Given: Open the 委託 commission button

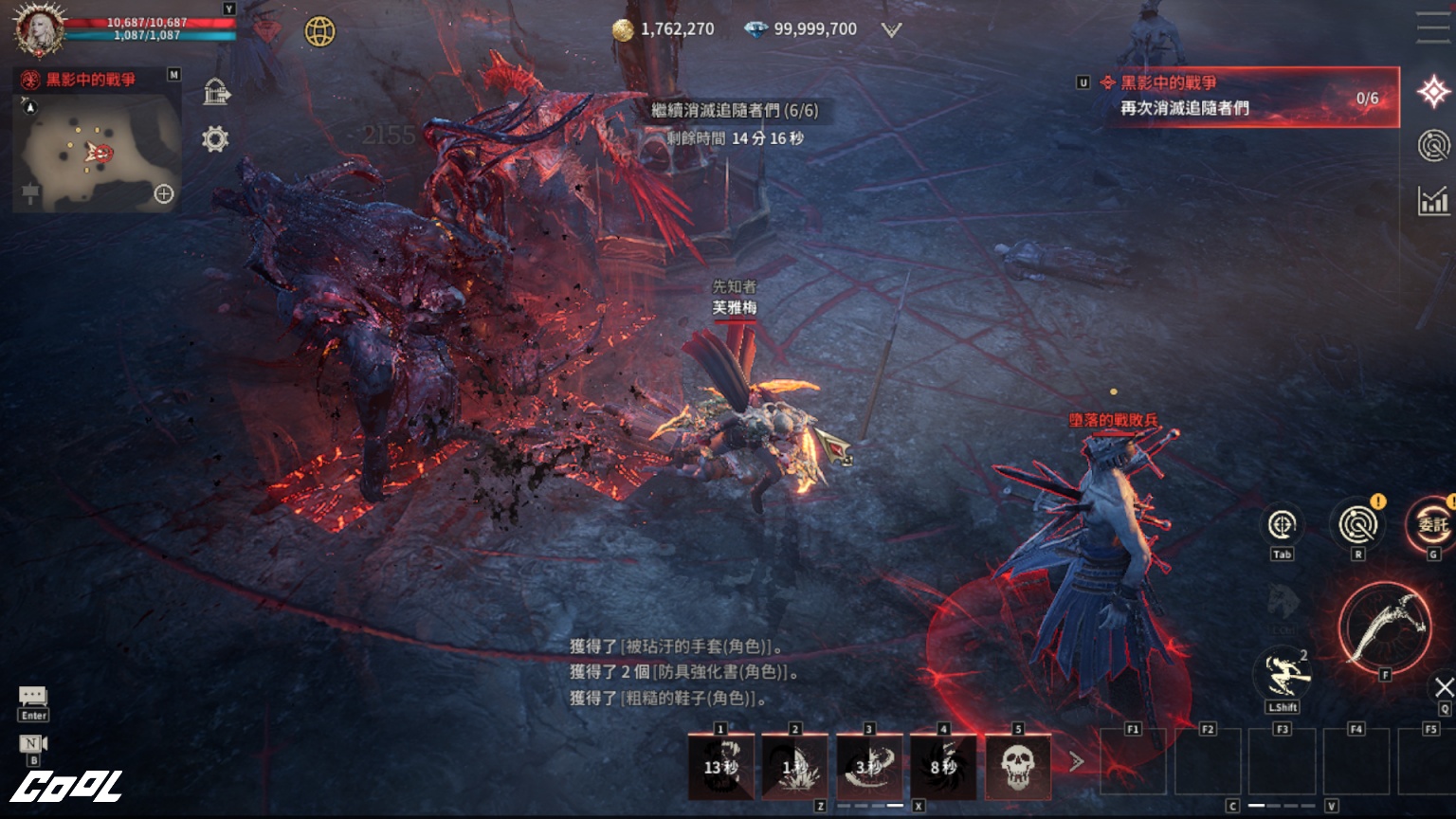Looking at the screenshot, I should click(x=1431, y=525).
